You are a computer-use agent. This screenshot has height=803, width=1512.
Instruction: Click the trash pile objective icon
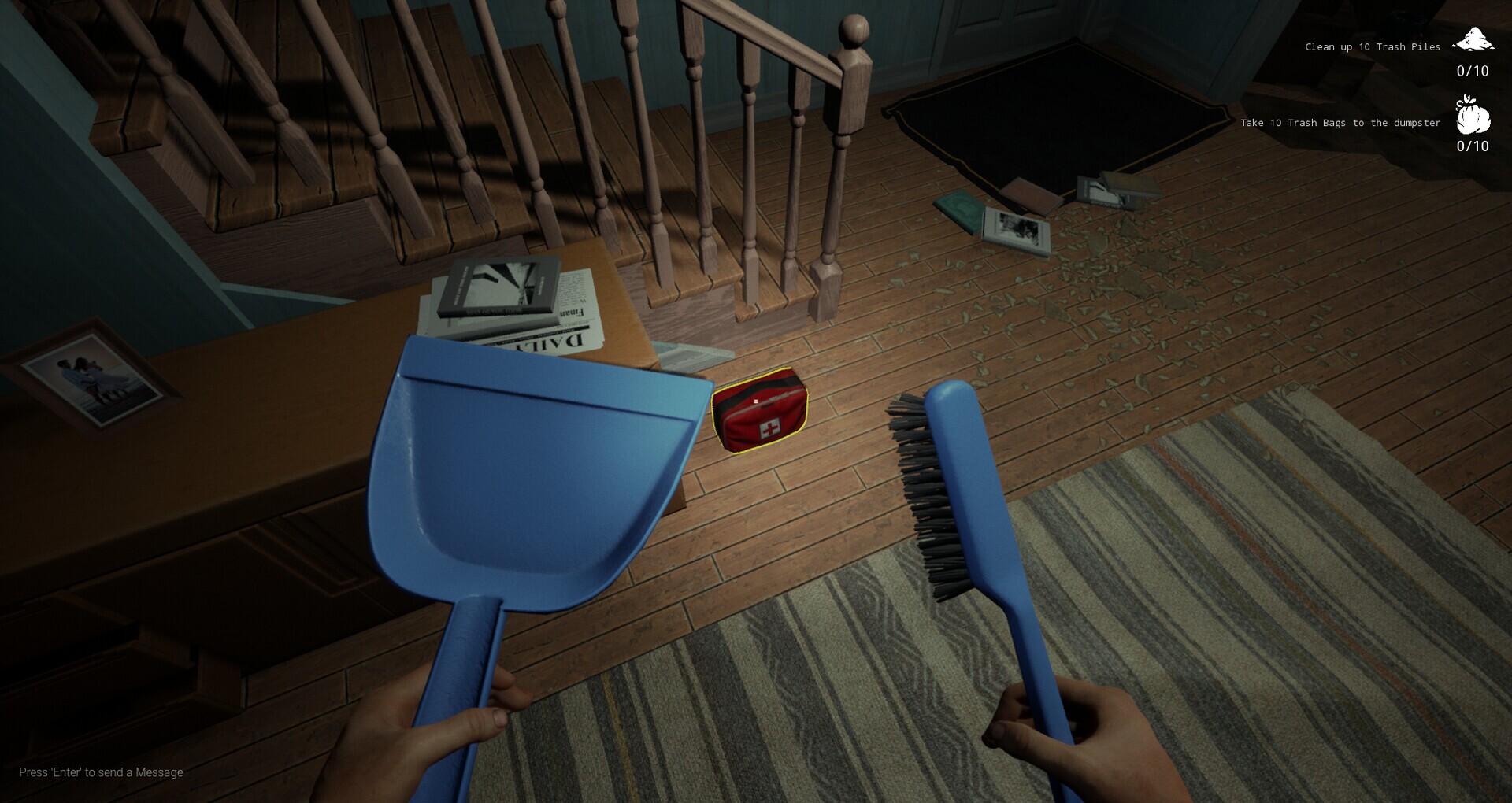(1472, 38)
